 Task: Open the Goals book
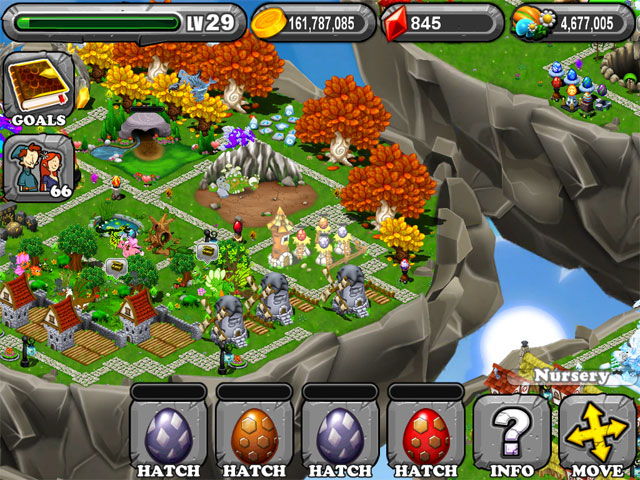[x=38, y=88]
